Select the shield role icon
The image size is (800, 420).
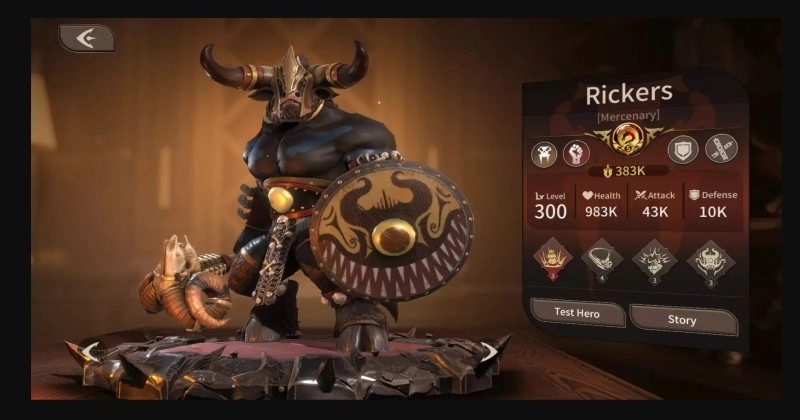pyautogui.click(x=682, y=149)
